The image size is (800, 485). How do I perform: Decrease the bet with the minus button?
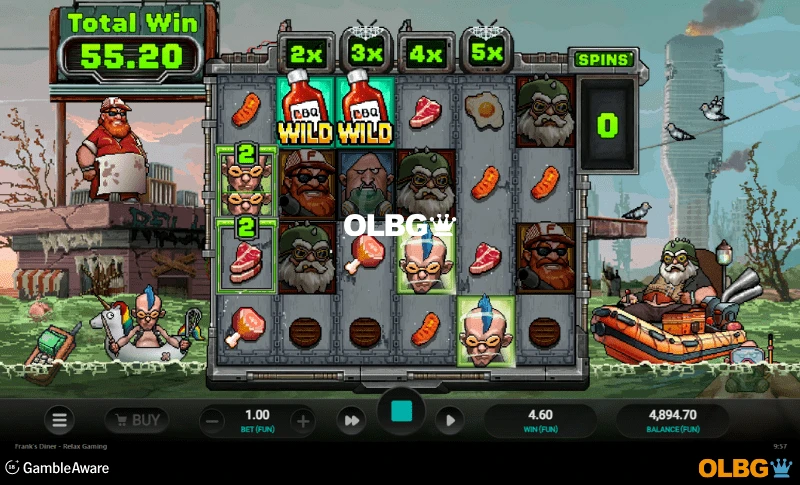213,421
